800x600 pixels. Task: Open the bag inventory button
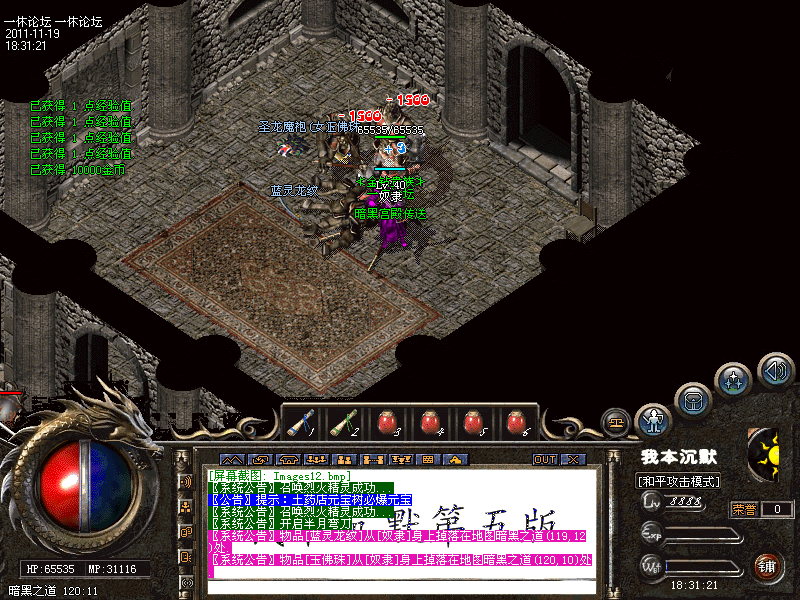[693, 400]
